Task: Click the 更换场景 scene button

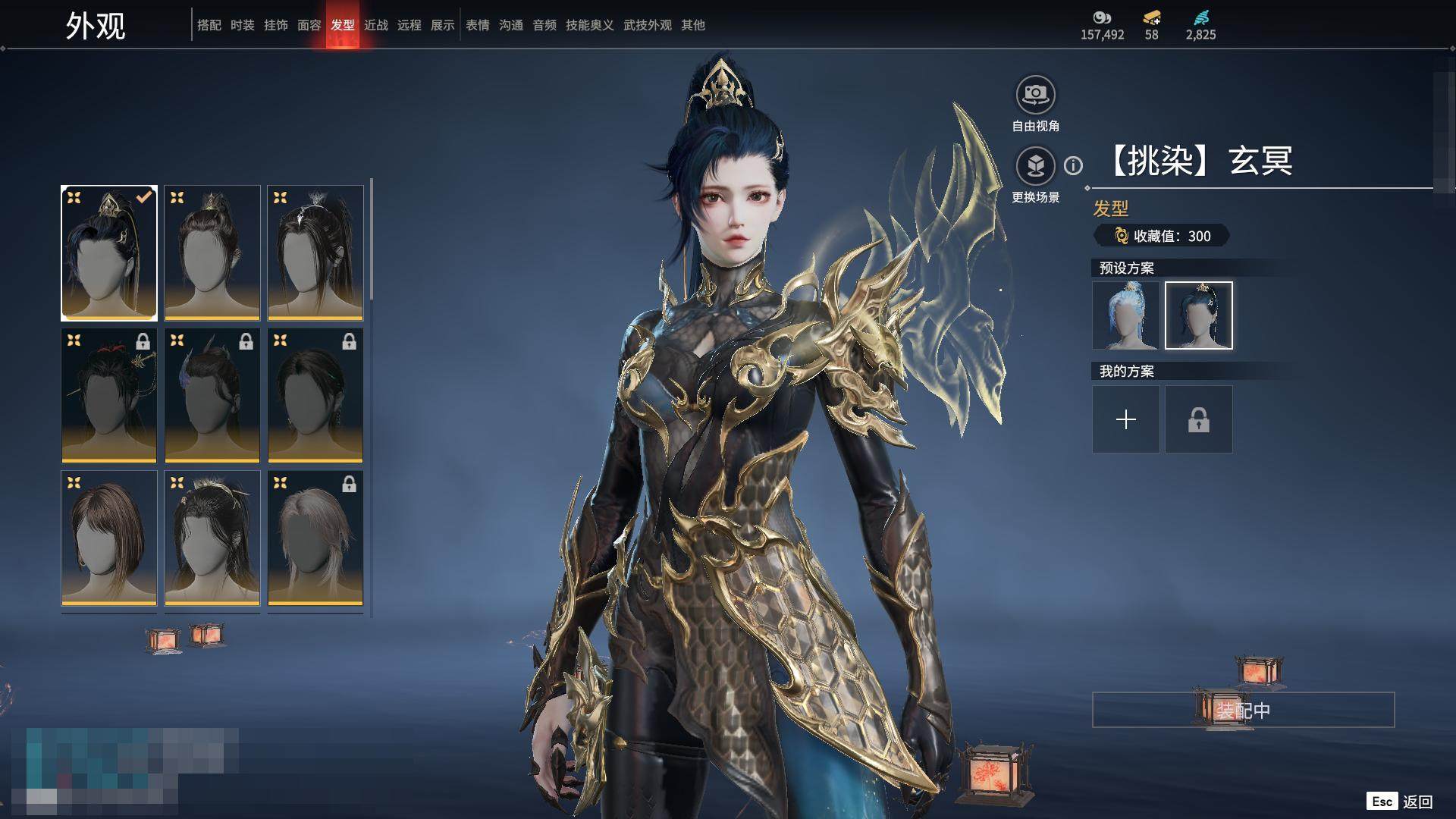Action: click(x=1035, y=166)
